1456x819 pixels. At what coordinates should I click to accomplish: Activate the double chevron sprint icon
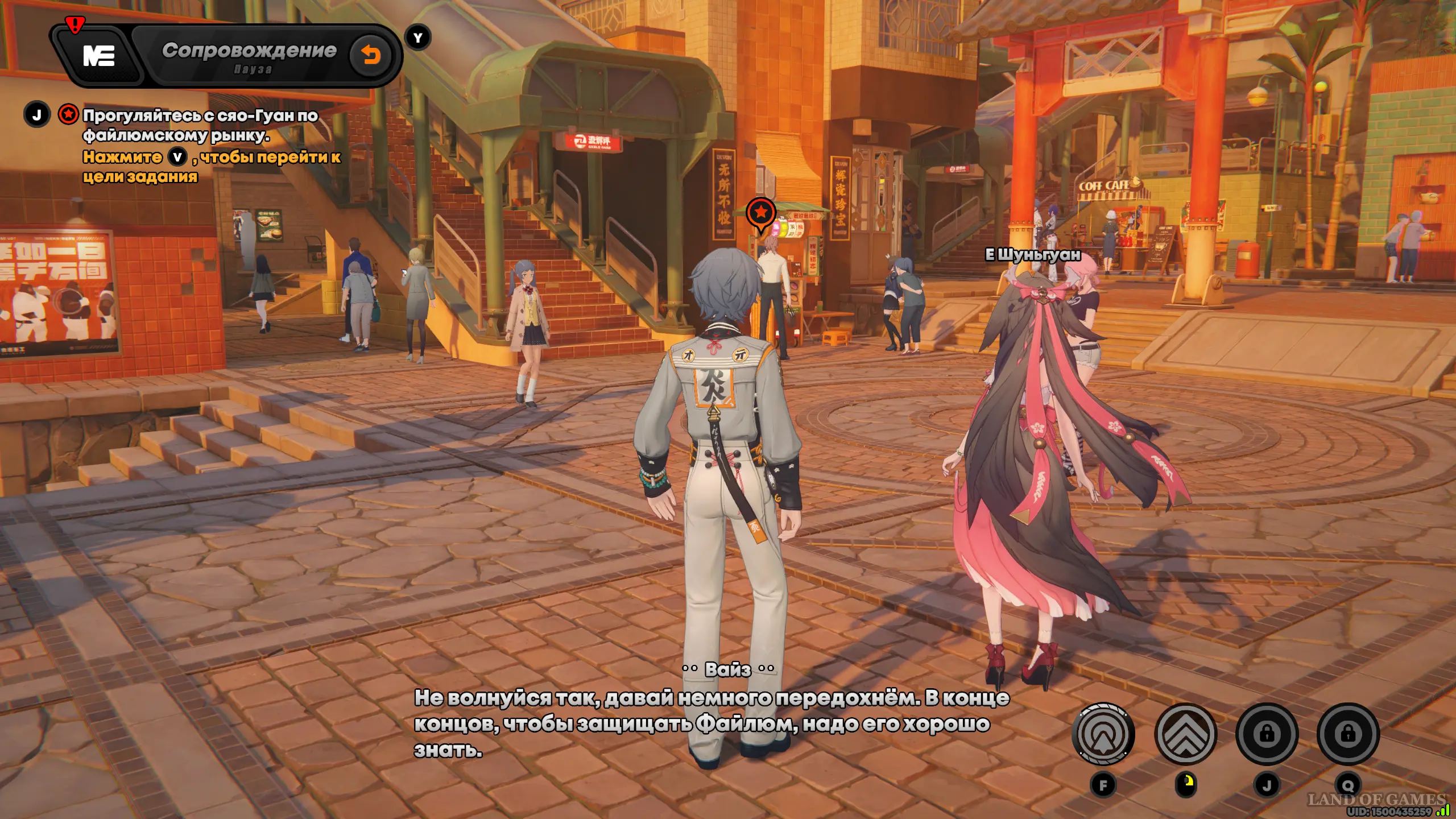(x=1185, y=734)
